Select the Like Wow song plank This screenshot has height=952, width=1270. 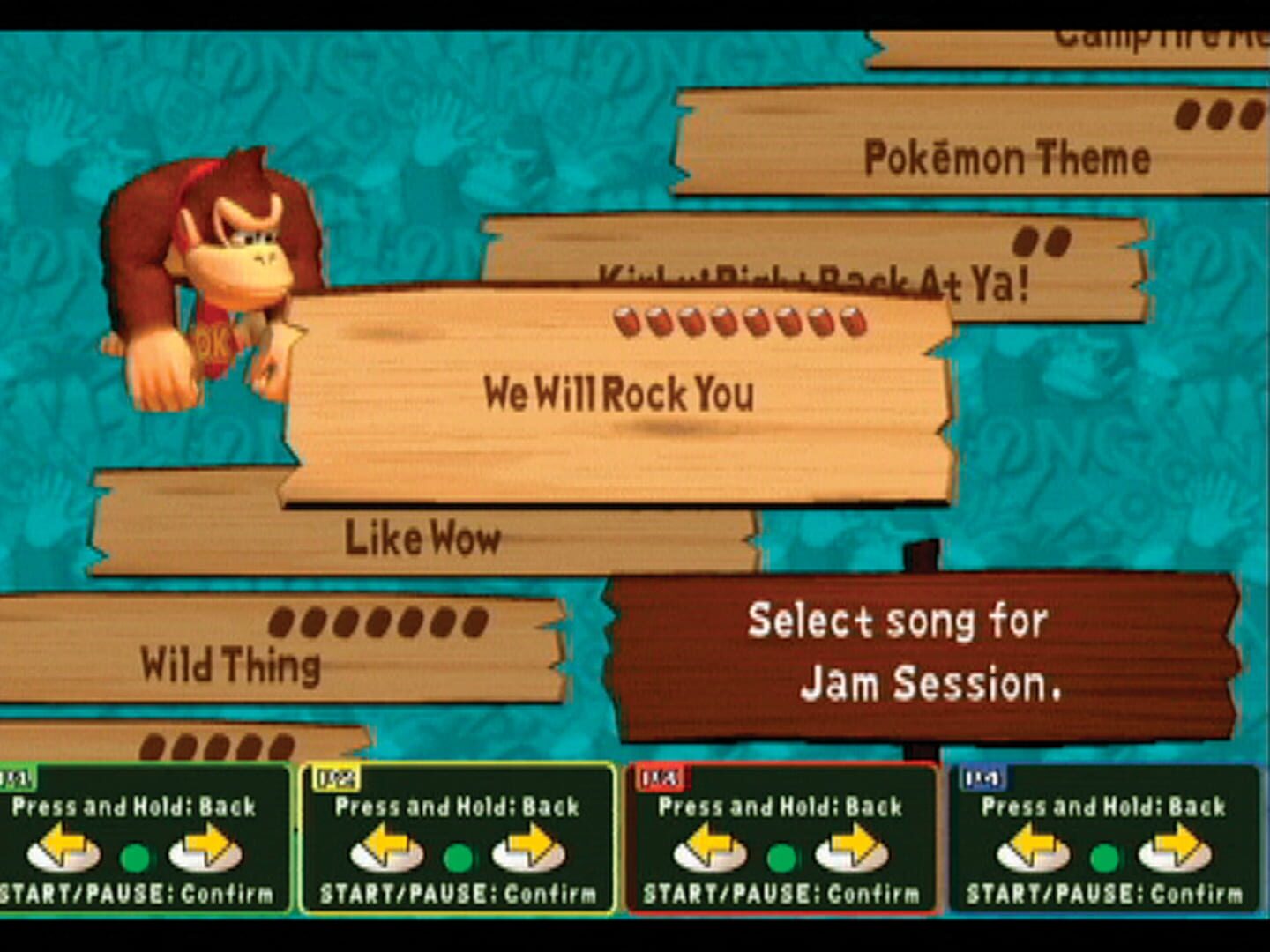point(423,536)
